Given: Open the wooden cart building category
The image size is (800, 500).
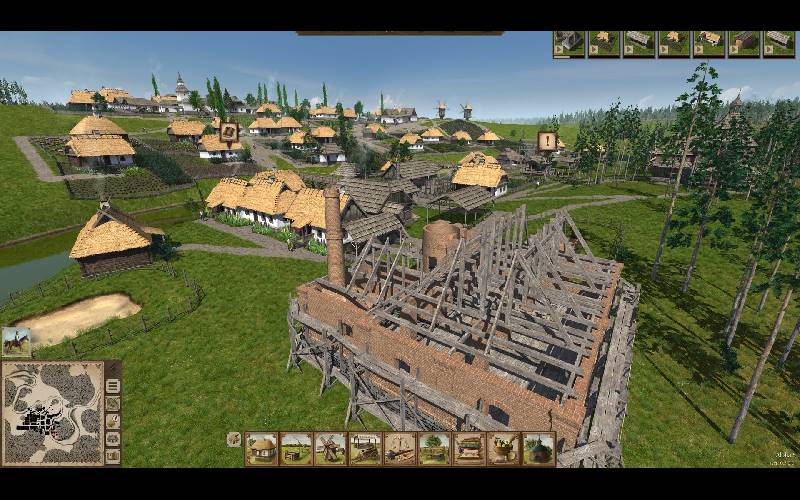Looking at the screenshot, I should click(365, 449).
